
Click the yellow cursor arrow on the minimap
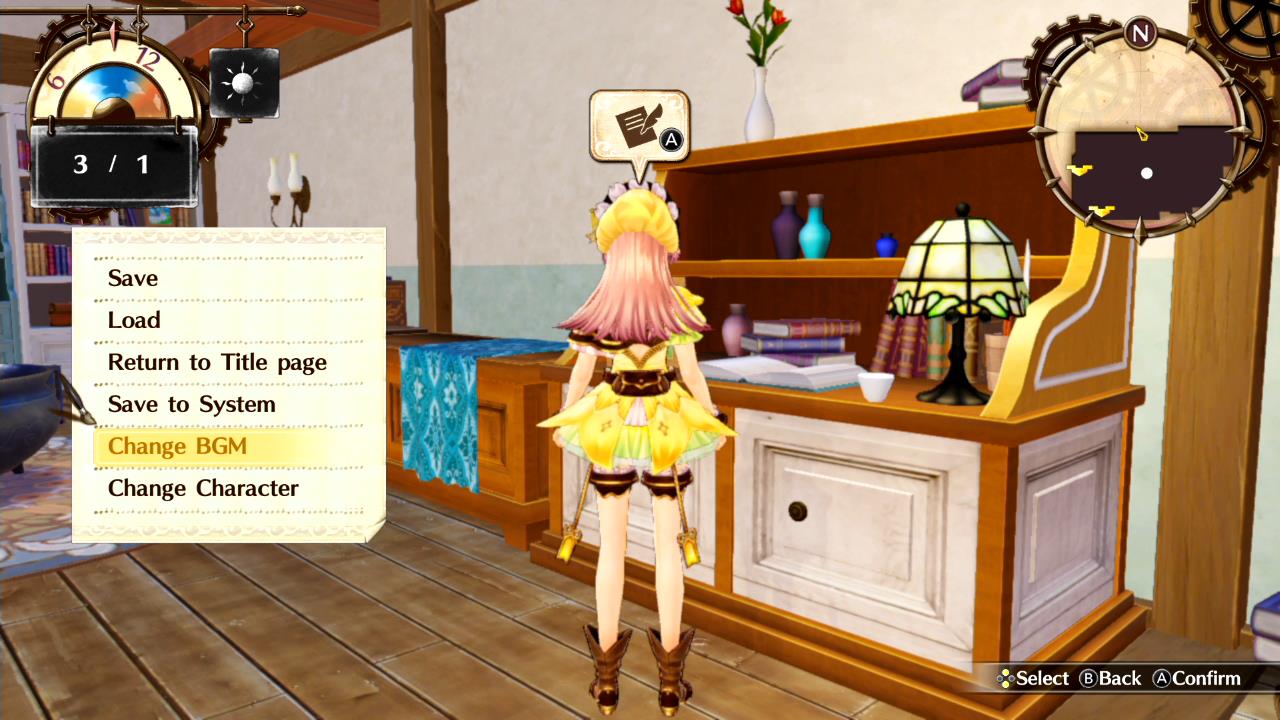pos(1139,131)
